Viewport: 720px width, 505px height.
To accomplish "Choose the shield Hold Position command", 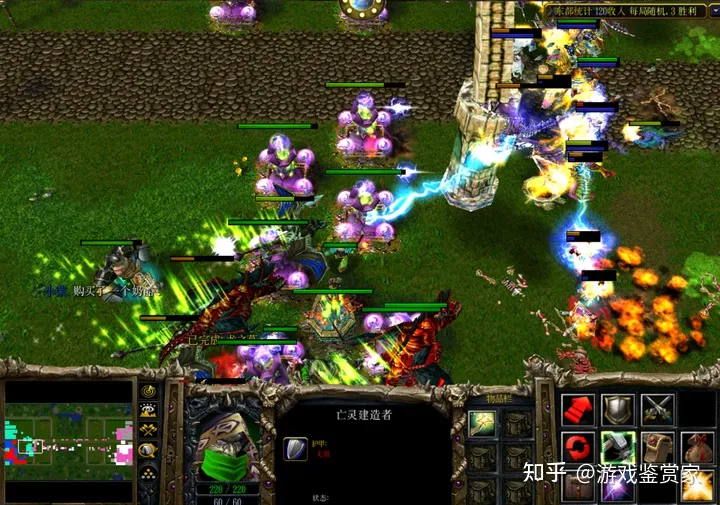I will pyautogui.click(x=617, y=408).
